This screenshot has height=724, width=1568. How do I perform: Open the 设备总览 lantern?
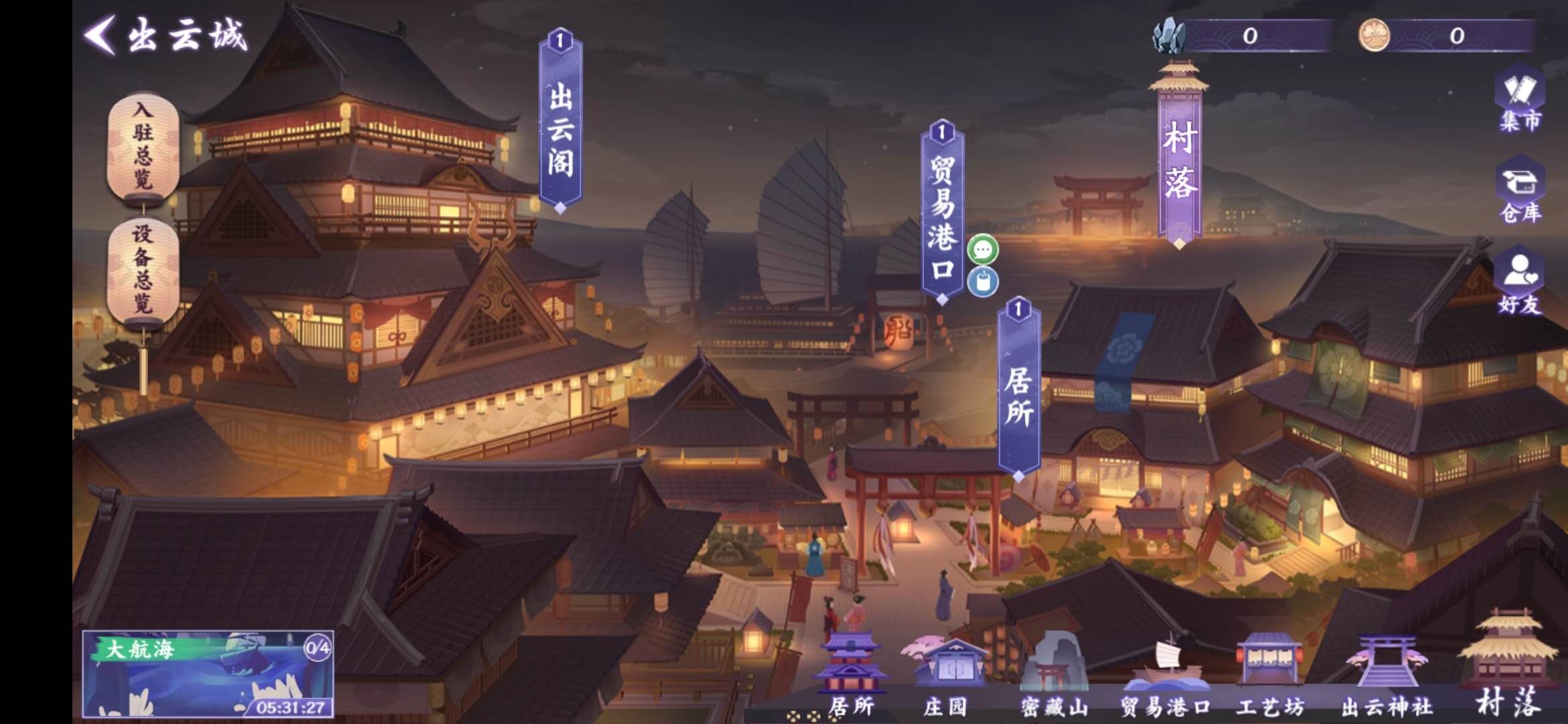pyautogui.click(x=143, y=271)
